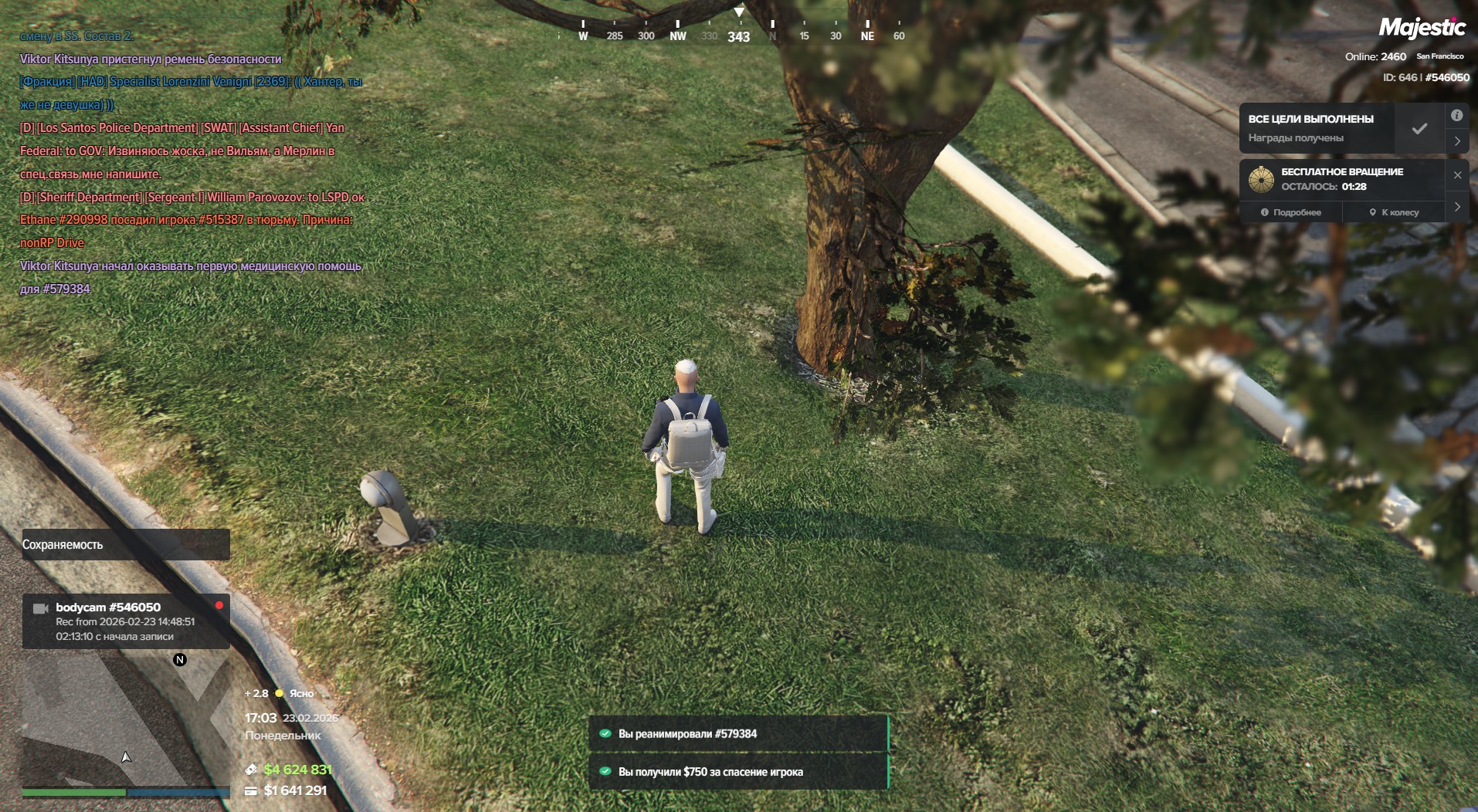The width and height of the screenshot is (1478, 812).
Task: Set waypoint with 'К колесу' button
Action: tap(1394, 212)
